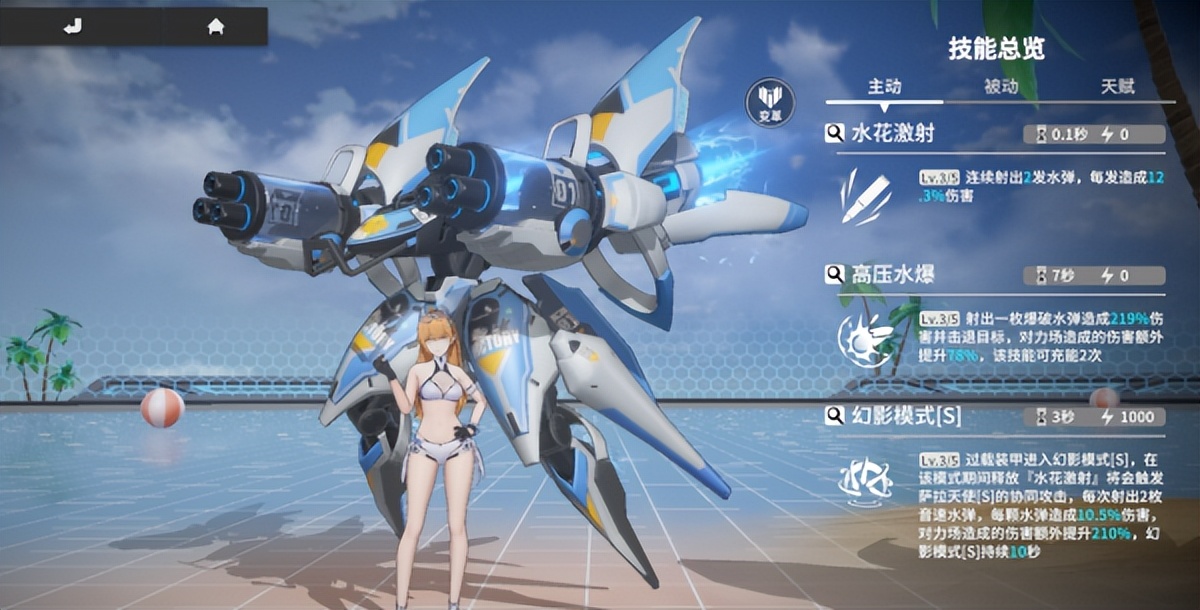Viewport: 1200px width, 610px height.
Task: Switch to the 主动 active skills tab
Action: click(x=883, y=87)
